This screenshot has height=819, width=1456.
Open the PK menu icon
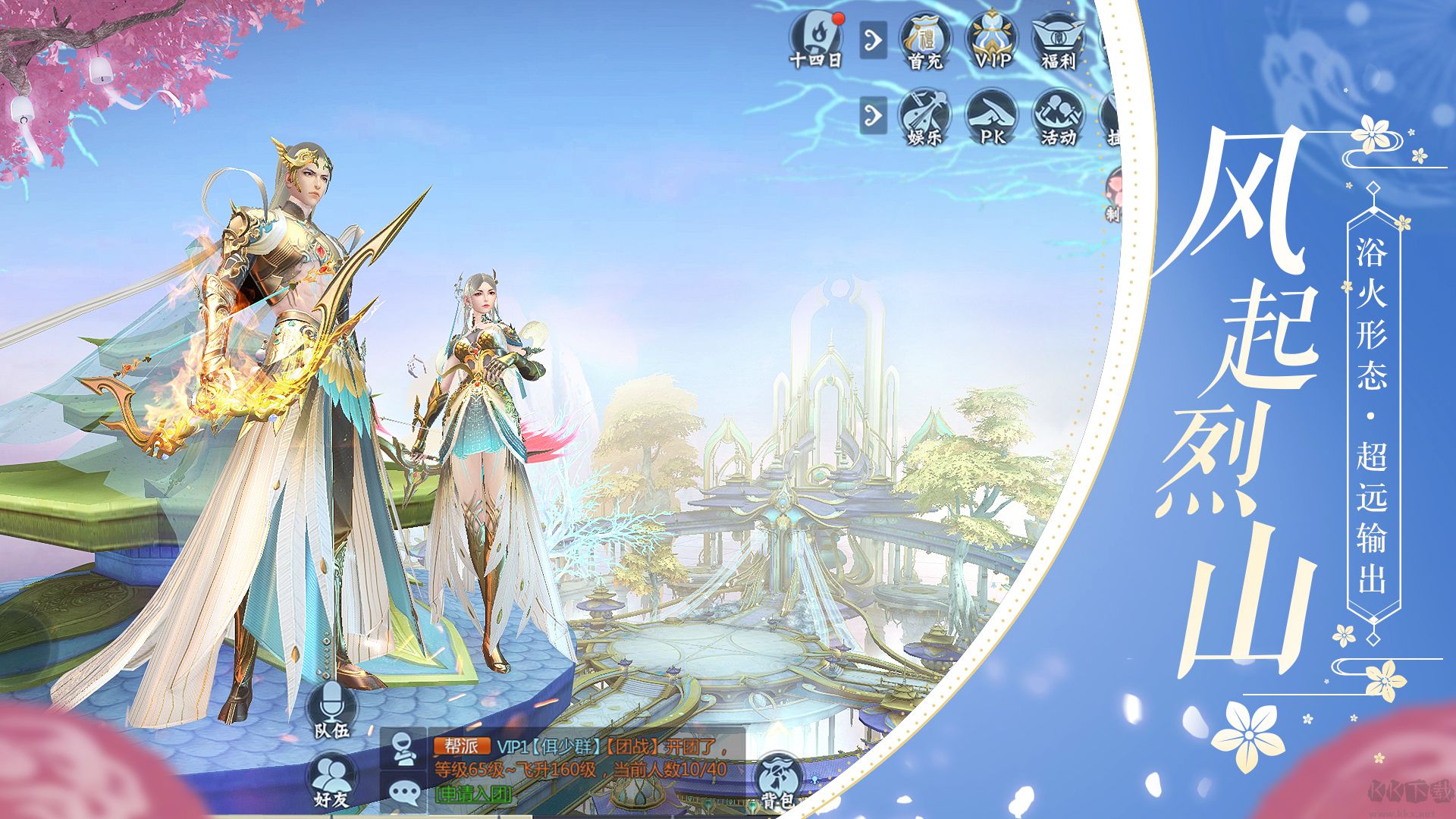[x=992, y=117]
